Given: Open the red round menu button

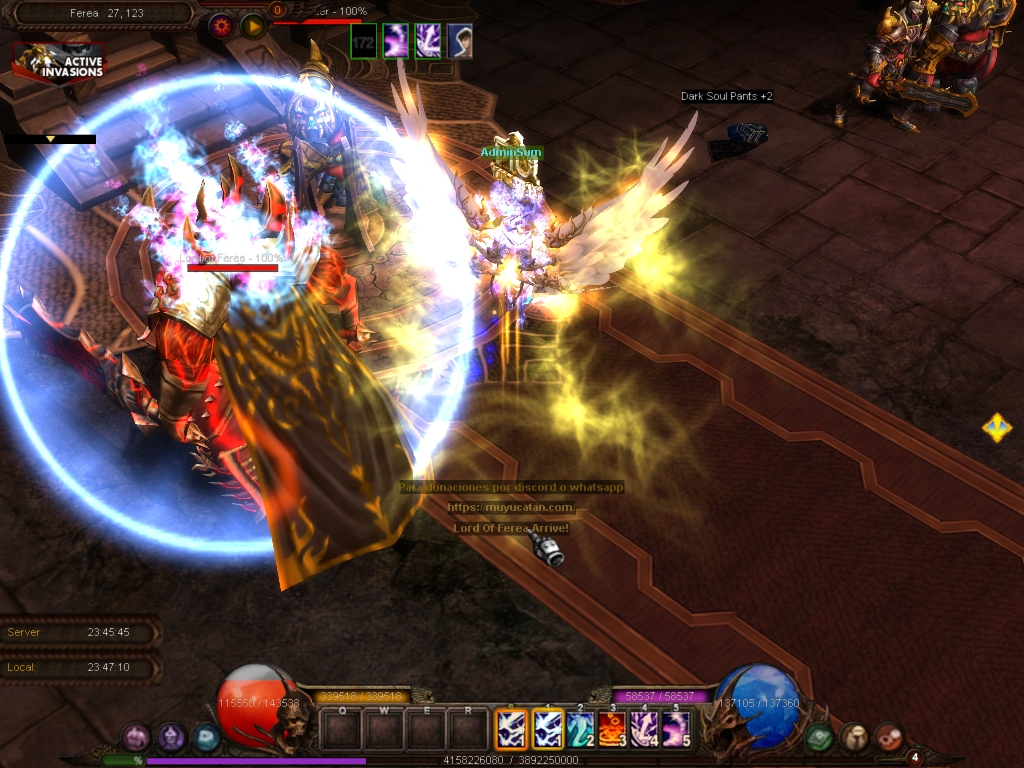Looking at the screenshot, I should tap(888, 737).
